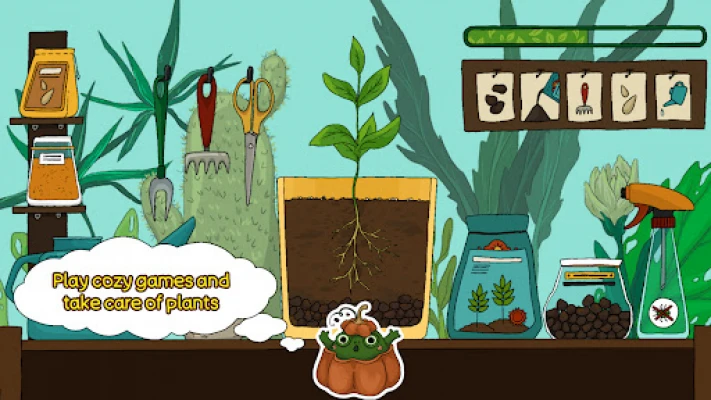
Task: Select the soil pouring step card
Action: point(537,98)
